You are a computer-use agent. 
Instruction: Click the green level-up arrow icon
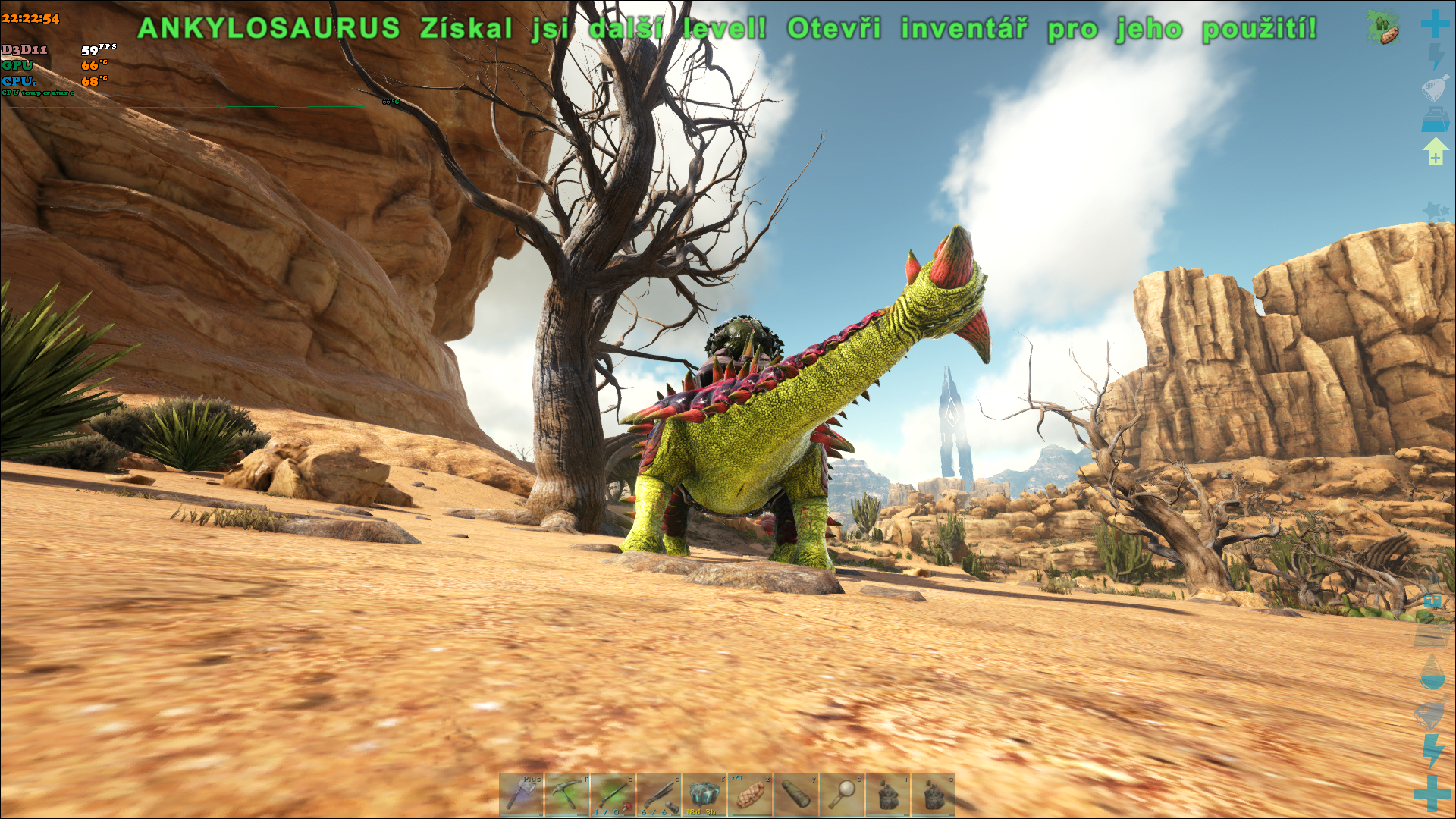click(1435, 150)
